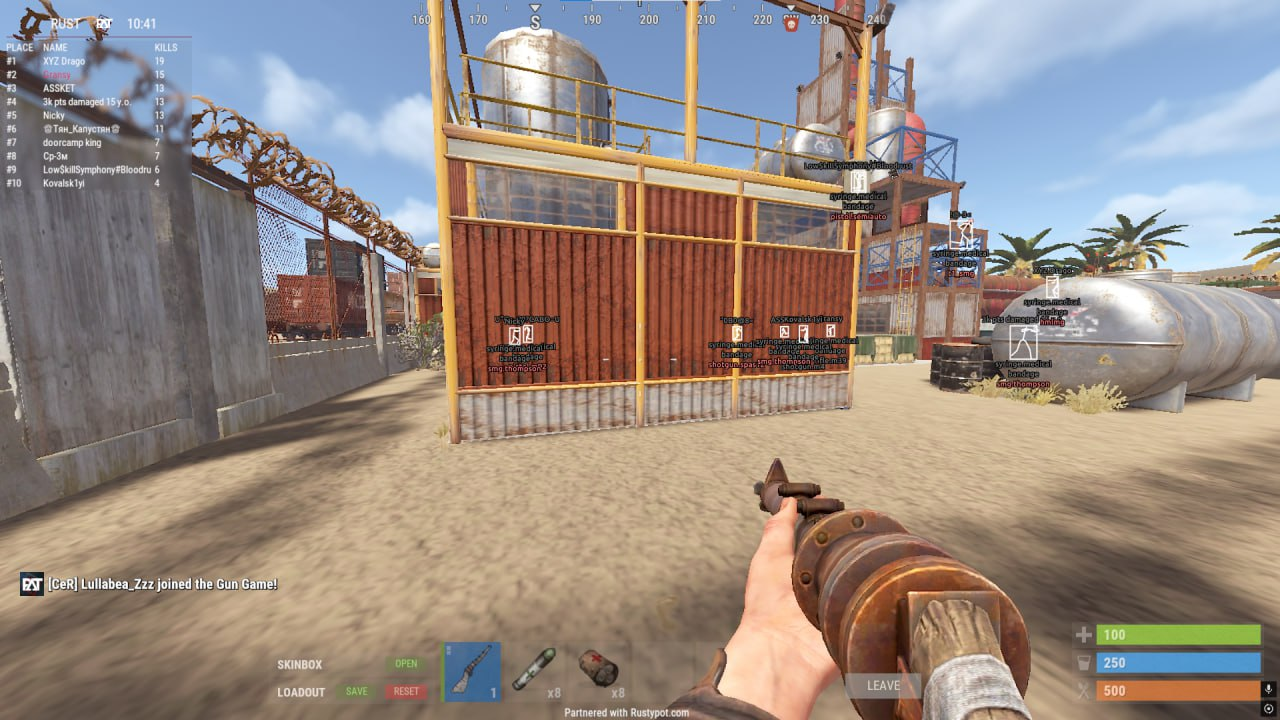Click the orange food bar showing 500
1280x720 pixels.
pos(1180,690)
